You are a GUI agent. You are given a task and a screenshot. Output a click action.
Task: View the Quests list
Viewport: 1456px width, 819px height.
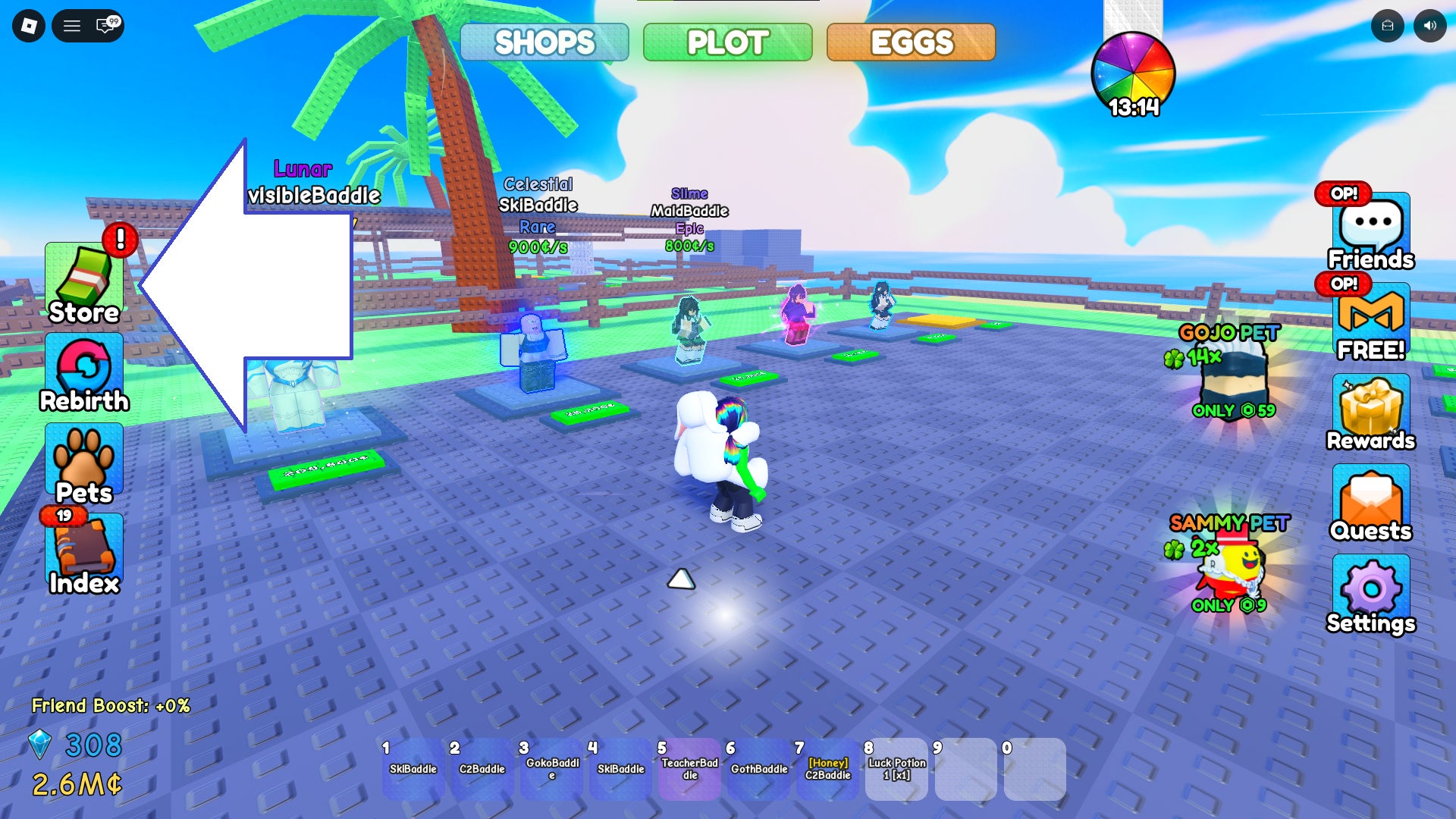[x=1370, y=504]
